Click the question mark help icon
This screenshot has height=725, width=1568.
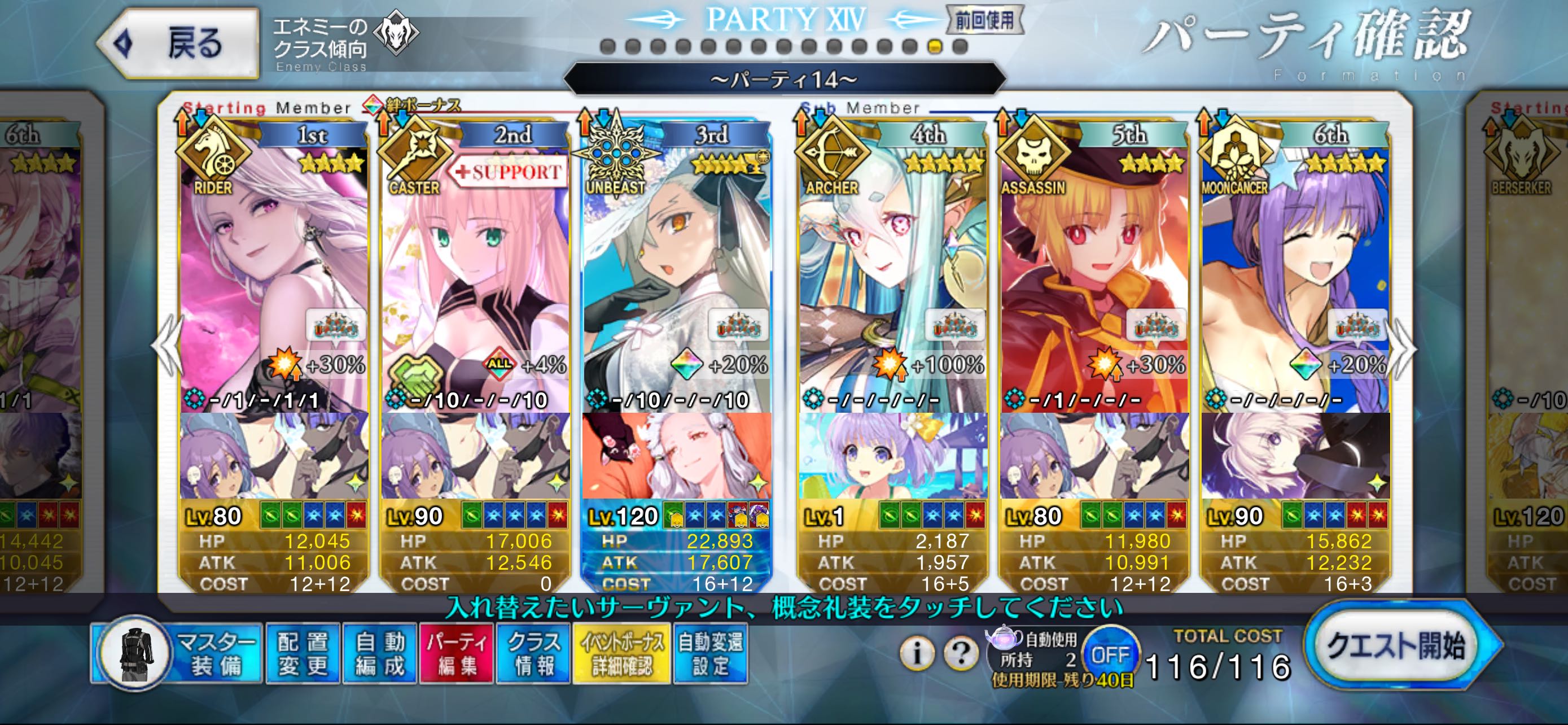point(961,653)
